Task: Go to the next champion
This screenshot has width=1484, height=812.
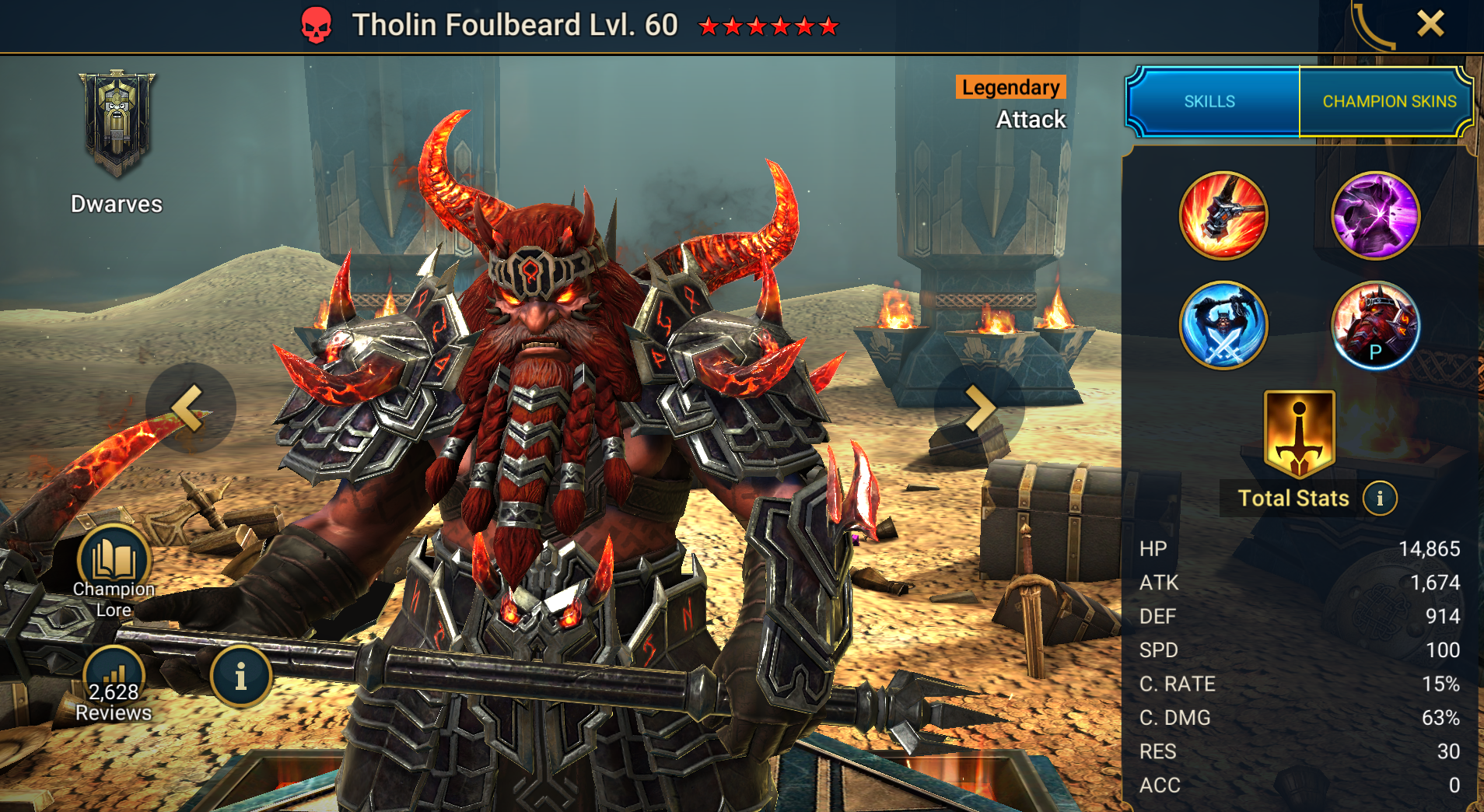Action: (x=978, y=408)
